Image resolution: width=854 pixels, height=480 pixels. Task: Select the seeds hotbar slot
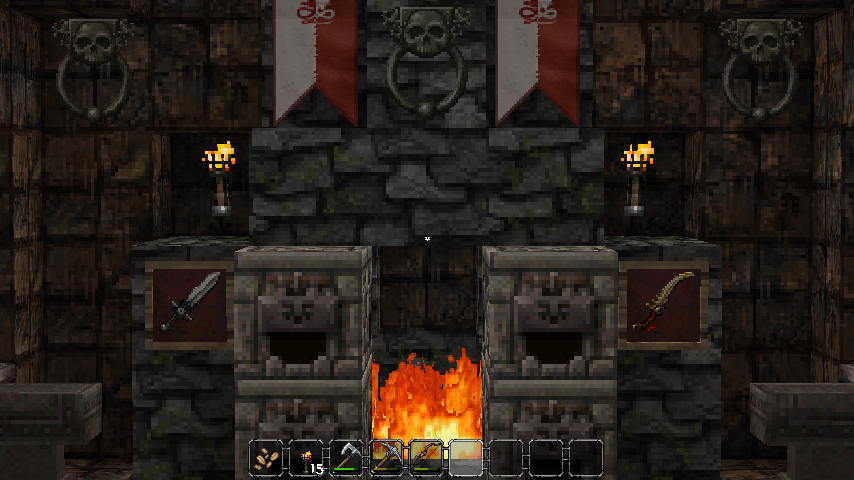(266, 457)
